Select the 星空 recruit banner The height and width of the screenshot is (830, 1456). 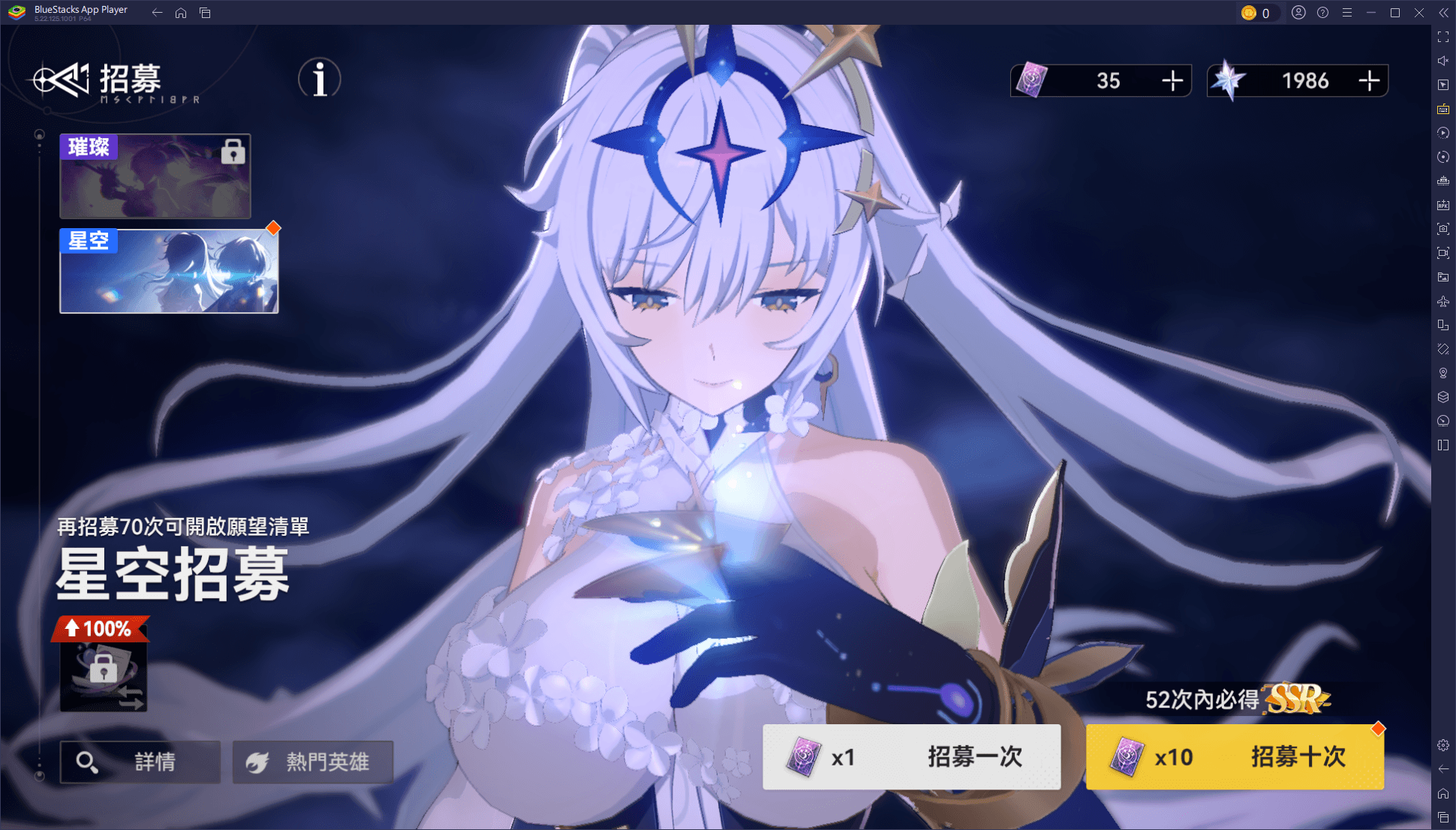[x=168, y=270]
